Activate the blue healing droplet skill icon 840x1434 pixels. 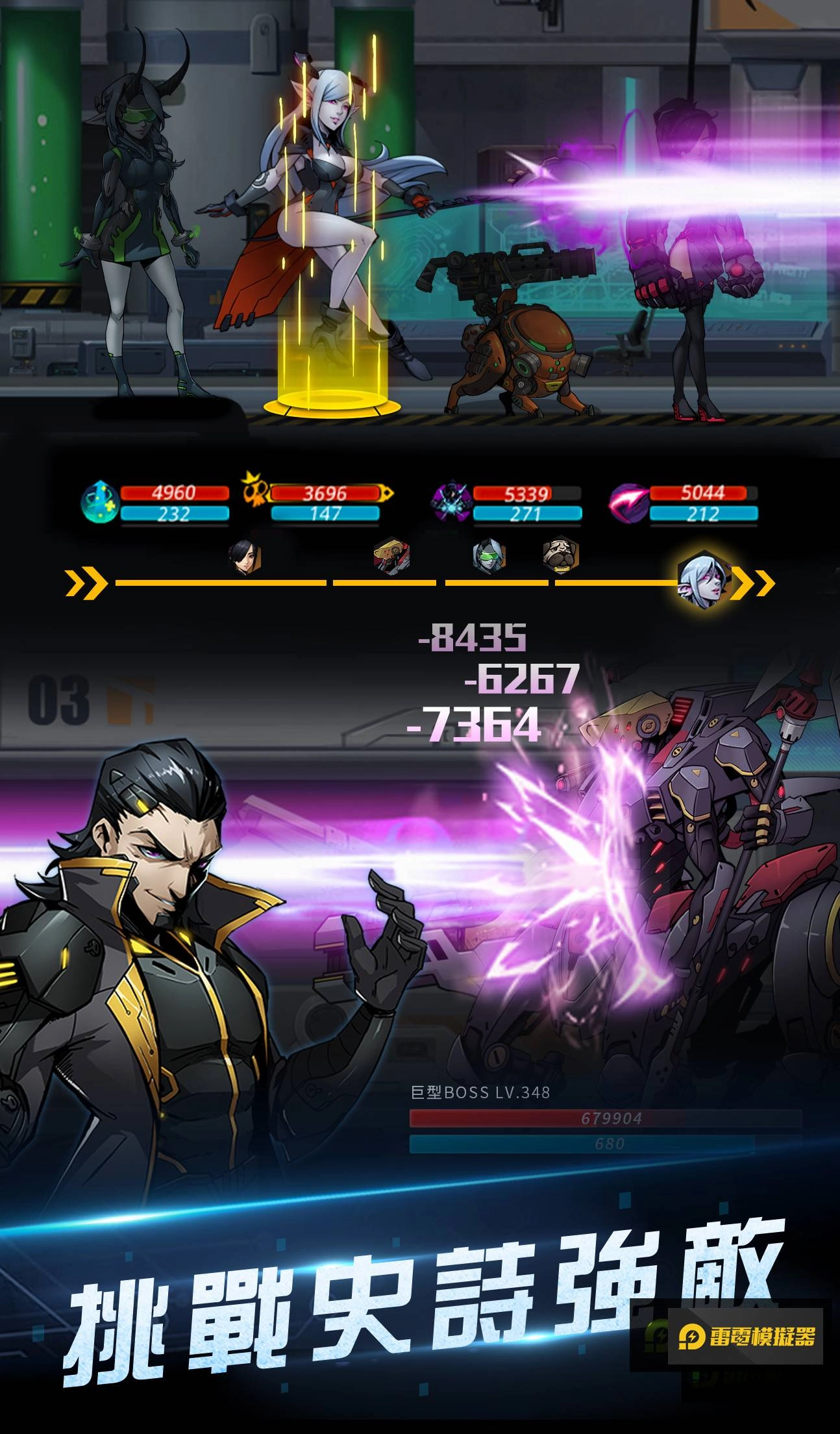99,503
